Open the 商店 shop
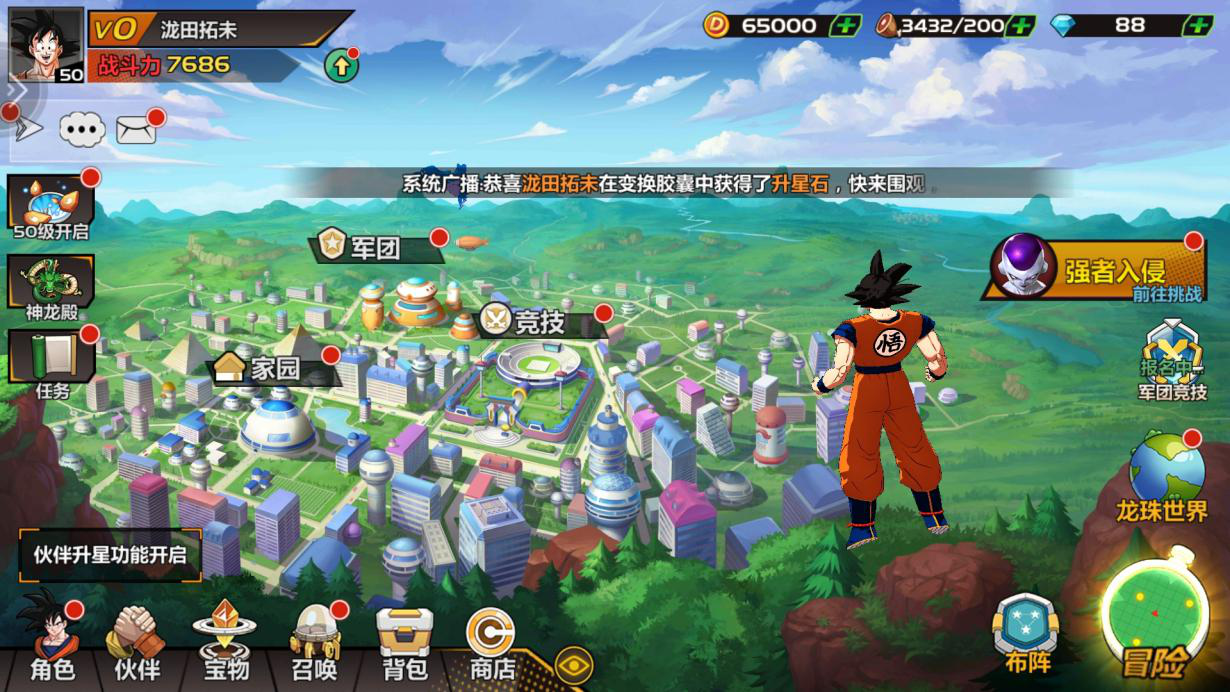 coord(492,640)
